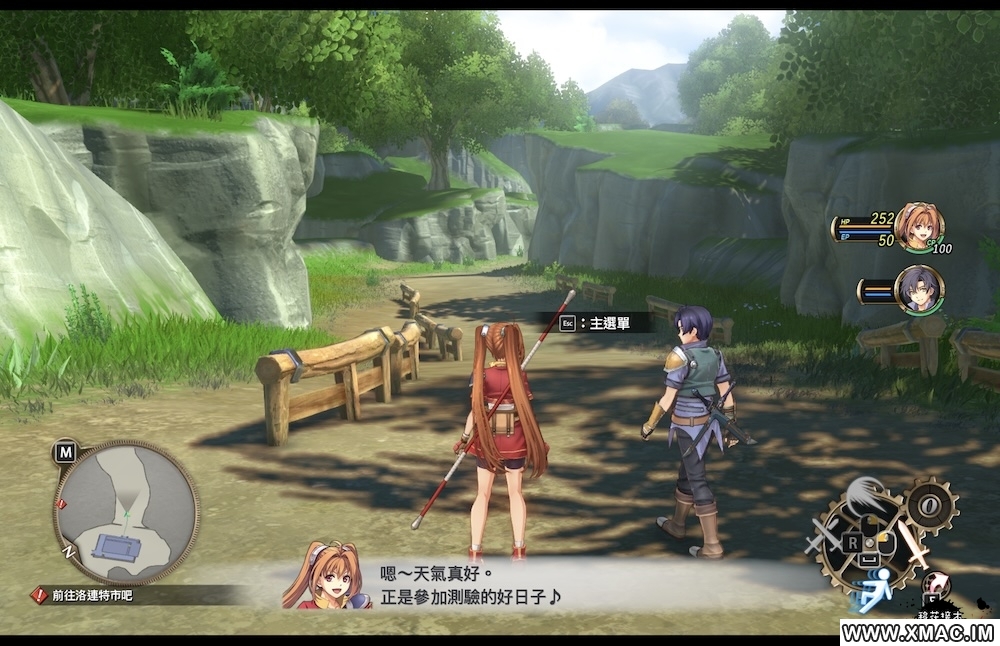Click the speaker portrait in the dialogue box
1000x646 pixels.
tap(325, 577)
